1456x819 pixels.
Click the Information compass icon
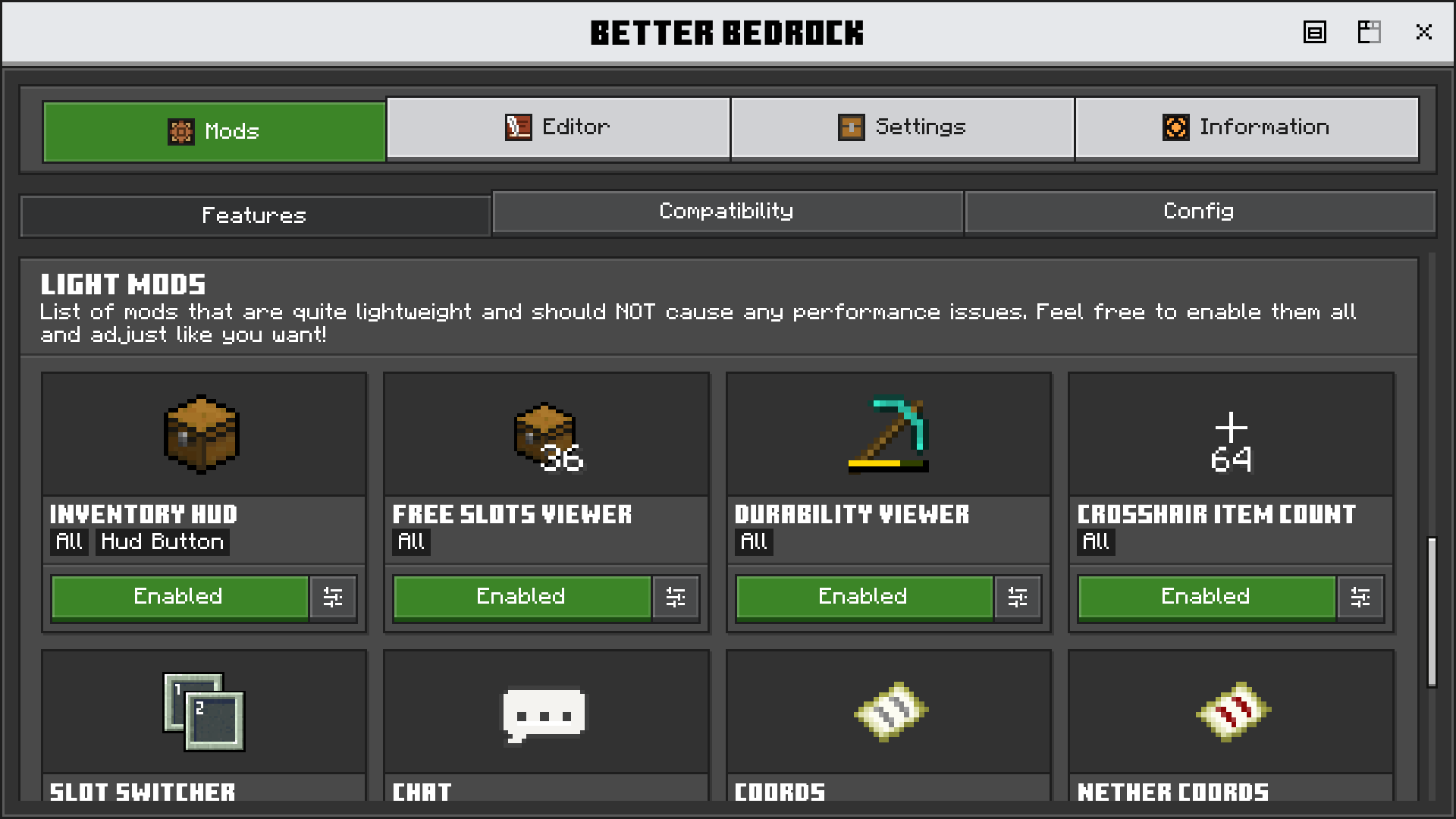1175,127
